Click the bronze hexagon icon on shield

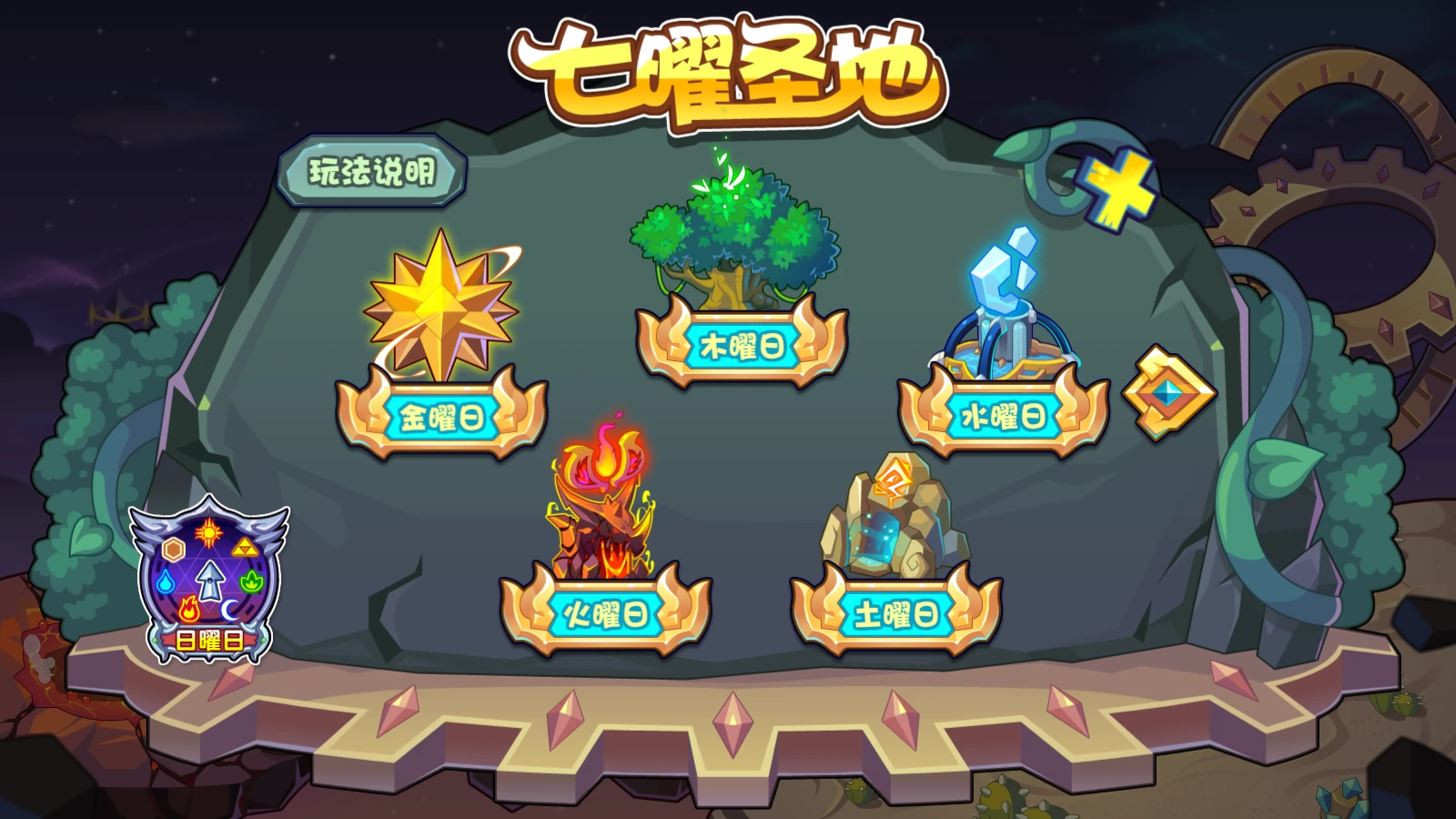coord(174,547)
